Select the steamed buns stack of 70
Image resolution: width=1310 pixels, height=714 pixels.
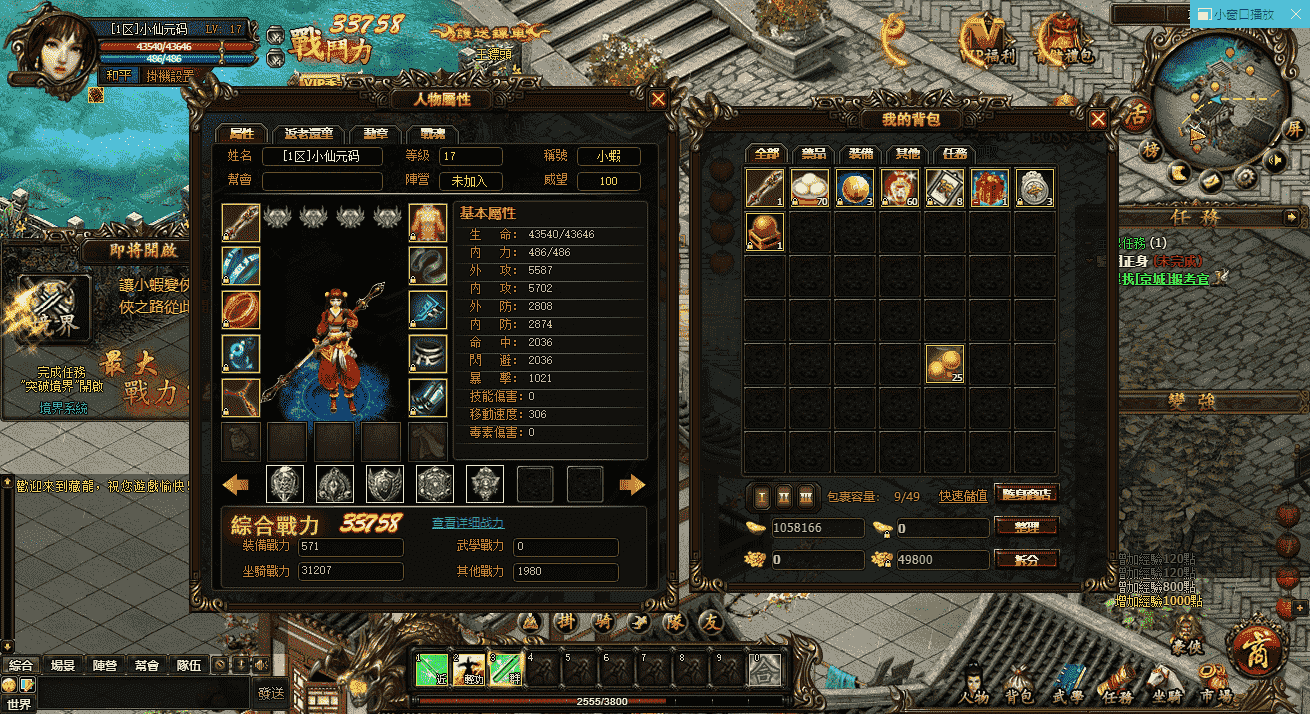pyautogui.click(x=810, y=188)
